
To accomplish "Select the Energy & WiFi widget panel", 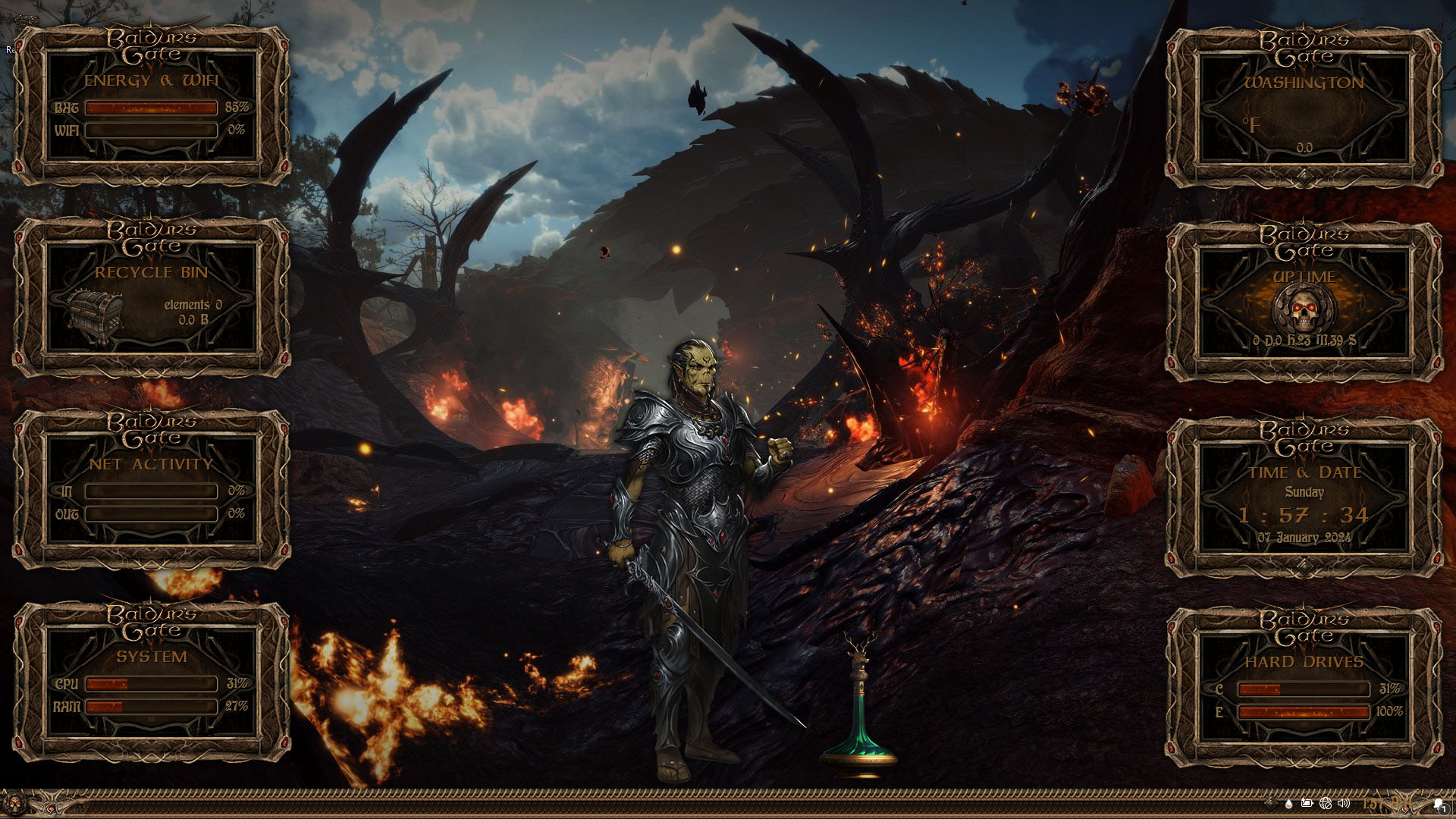I will click(152, 106).
